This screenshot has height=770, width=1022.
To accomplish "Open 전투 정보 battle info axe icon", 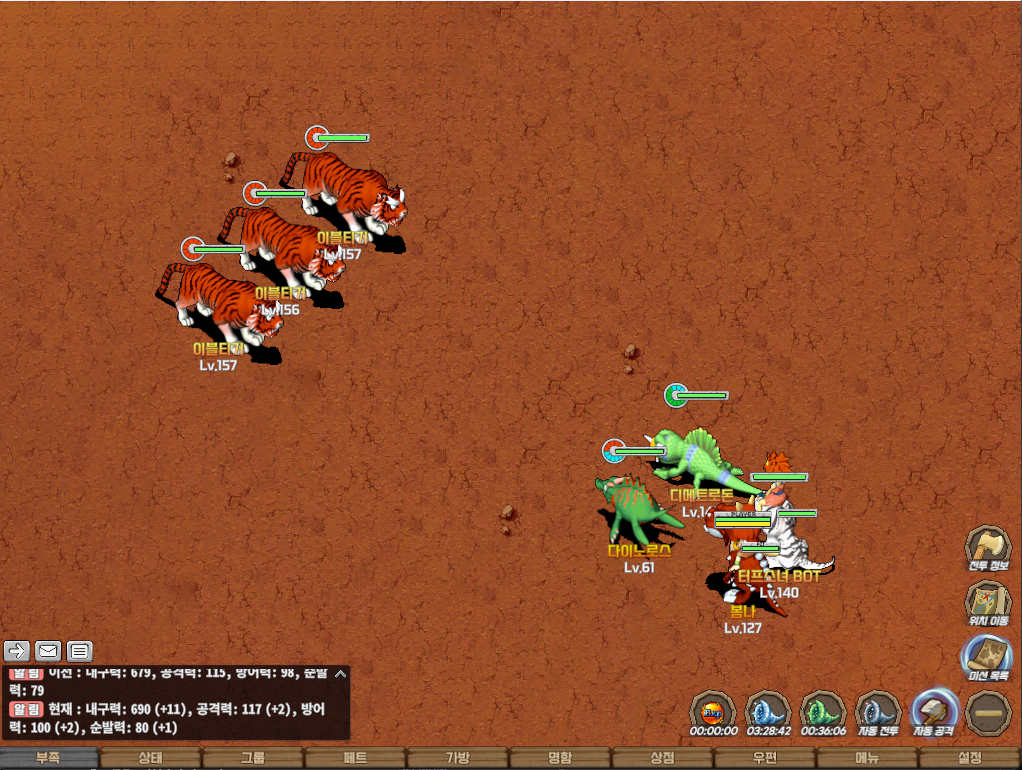I will [x=987, y=547].
